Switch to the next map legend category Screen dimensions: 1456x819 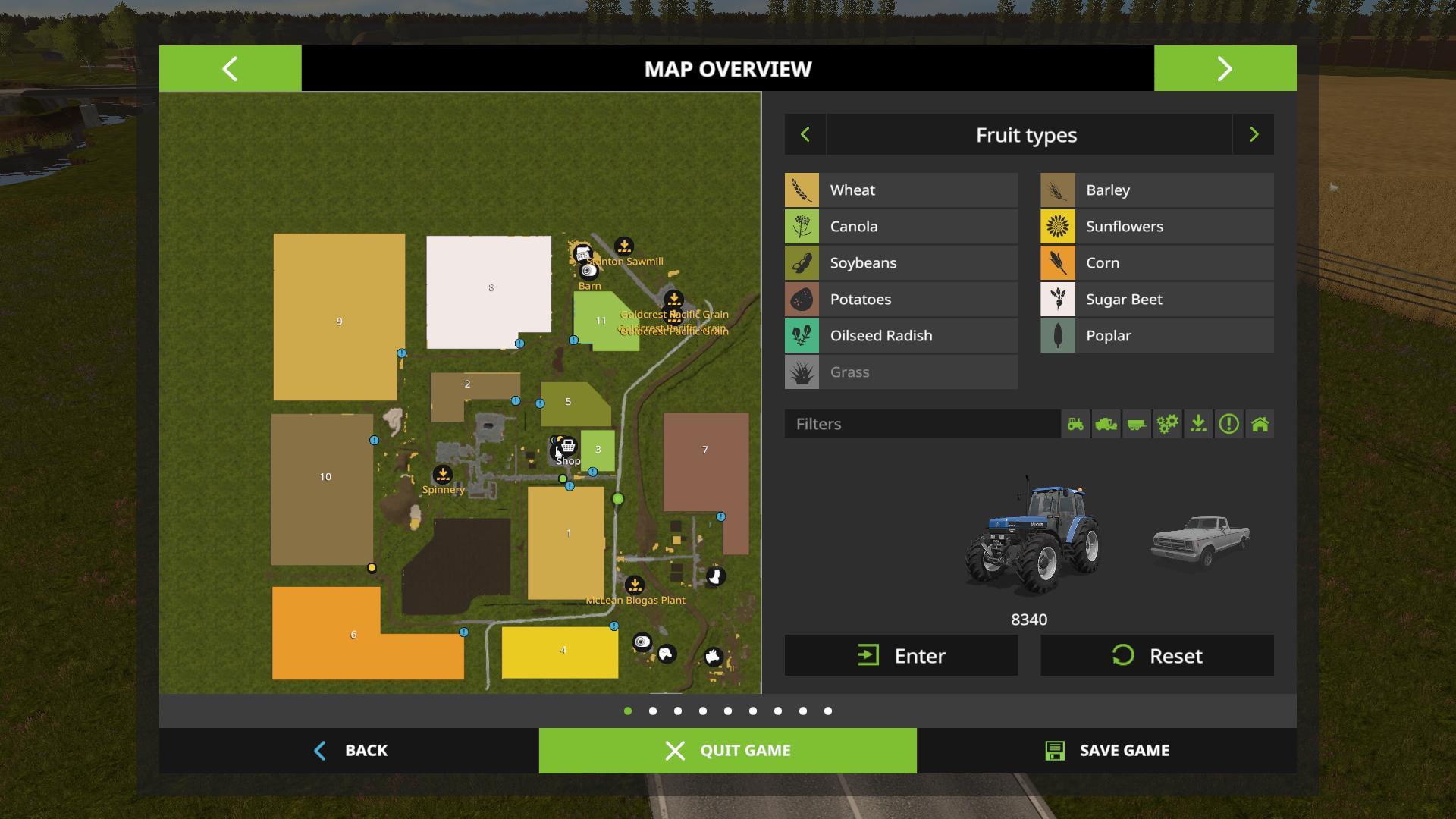tap(1253, 135)
